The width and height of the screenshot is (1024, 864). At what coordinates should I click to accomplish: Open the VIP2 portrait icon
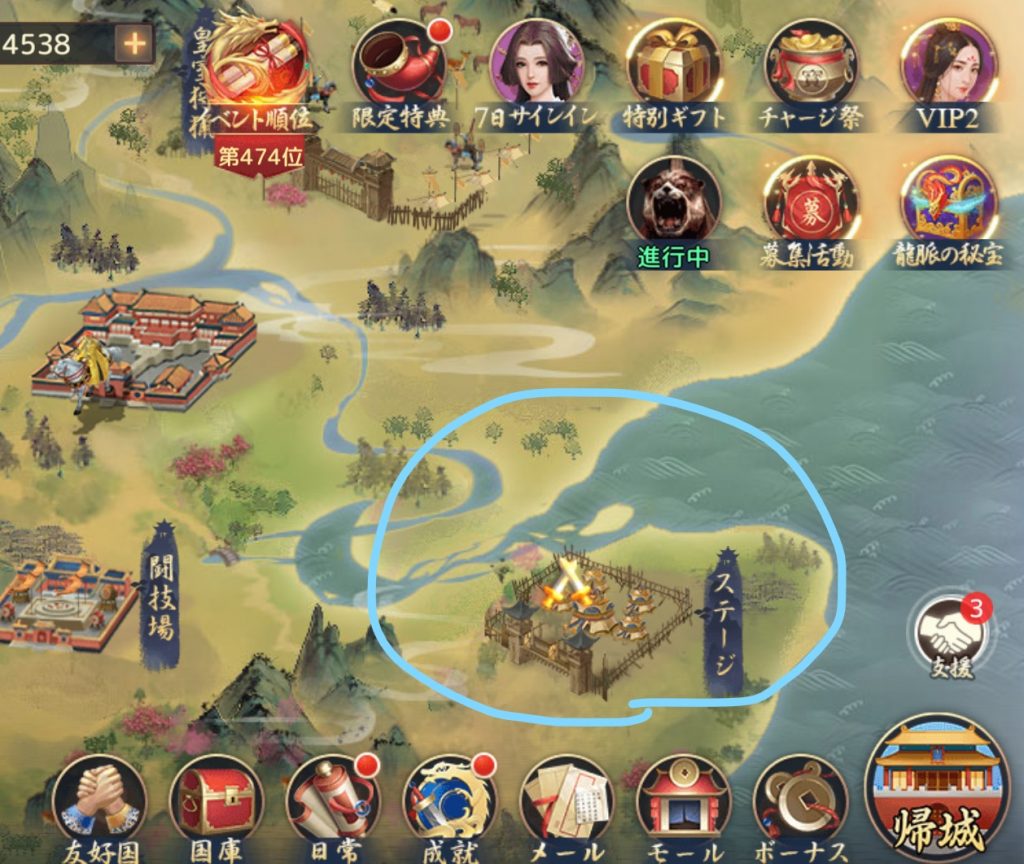coord(947,70)
